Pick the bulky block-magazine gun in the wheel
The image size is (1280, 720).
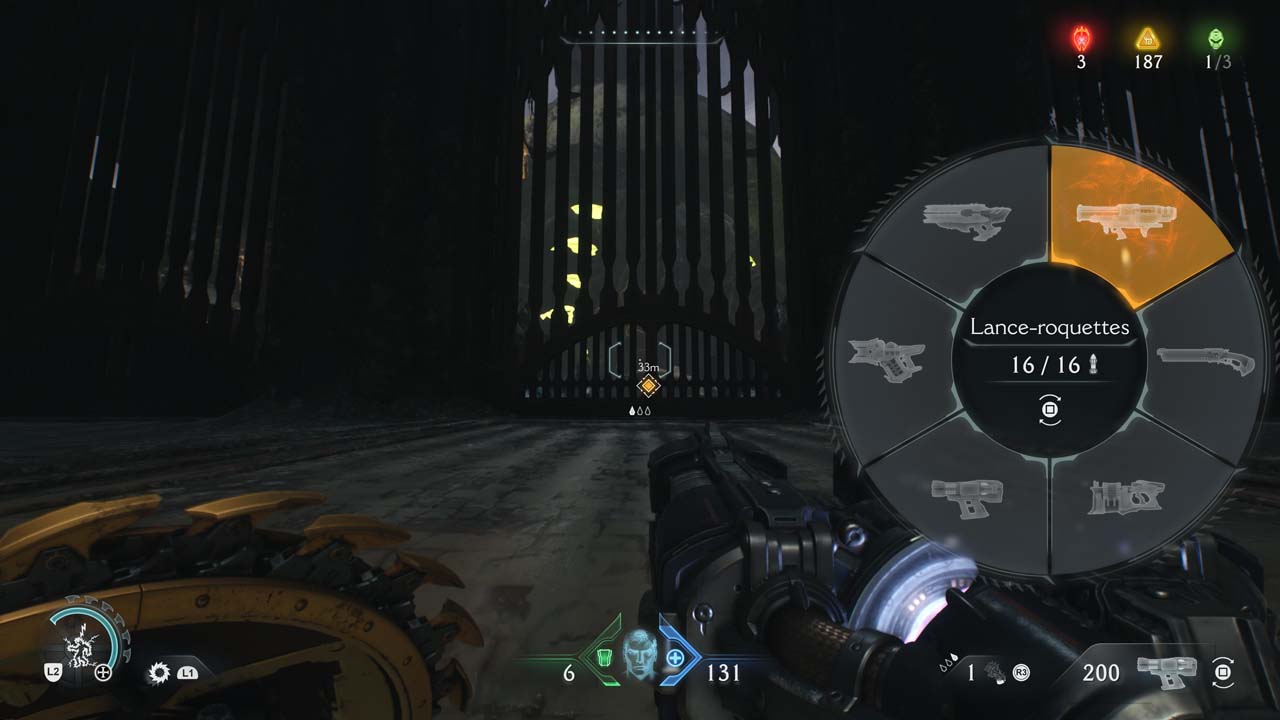(x=1123, y=497)
